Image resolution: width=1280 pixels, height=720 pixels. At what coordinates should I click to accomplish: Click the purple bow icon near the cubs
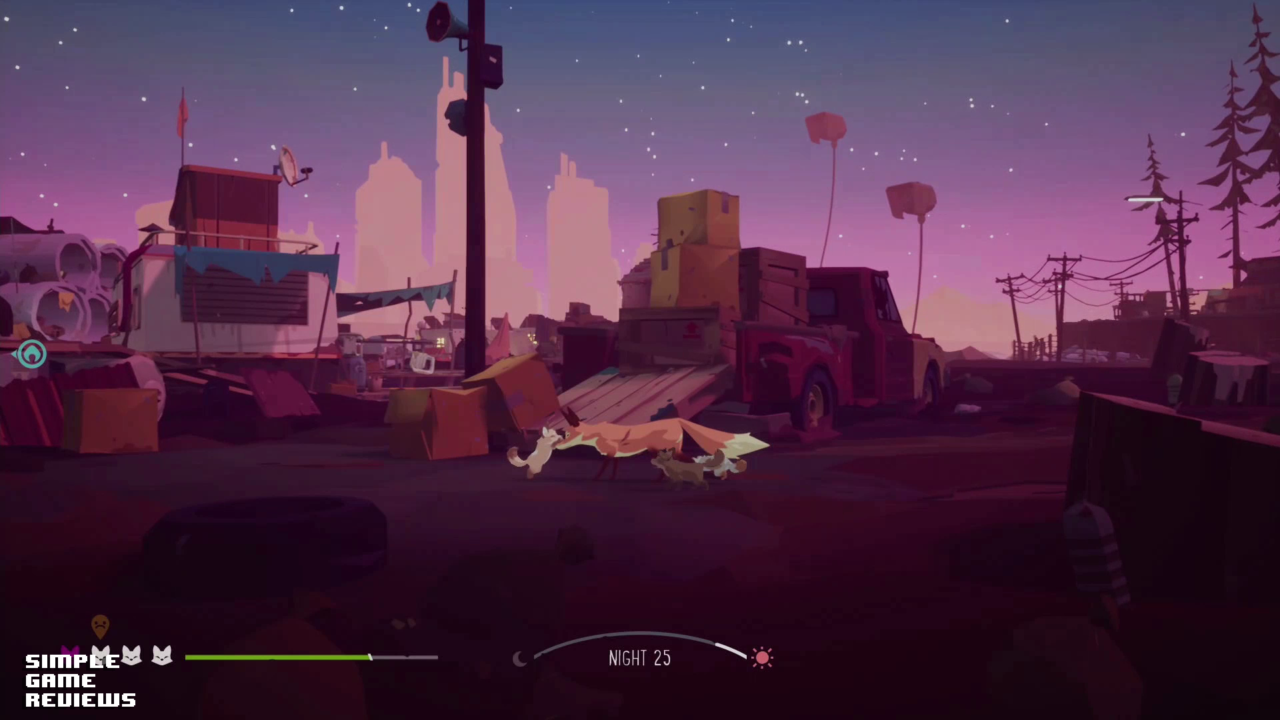pos(71,652)
